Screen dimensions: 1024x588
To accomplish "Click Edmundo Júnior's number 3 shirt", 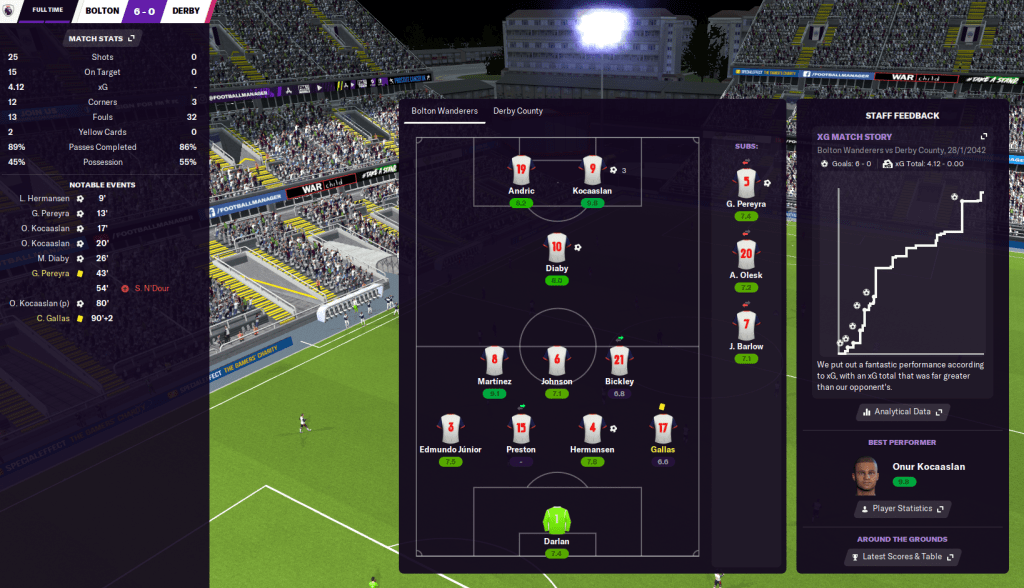I will click(450, 429).
